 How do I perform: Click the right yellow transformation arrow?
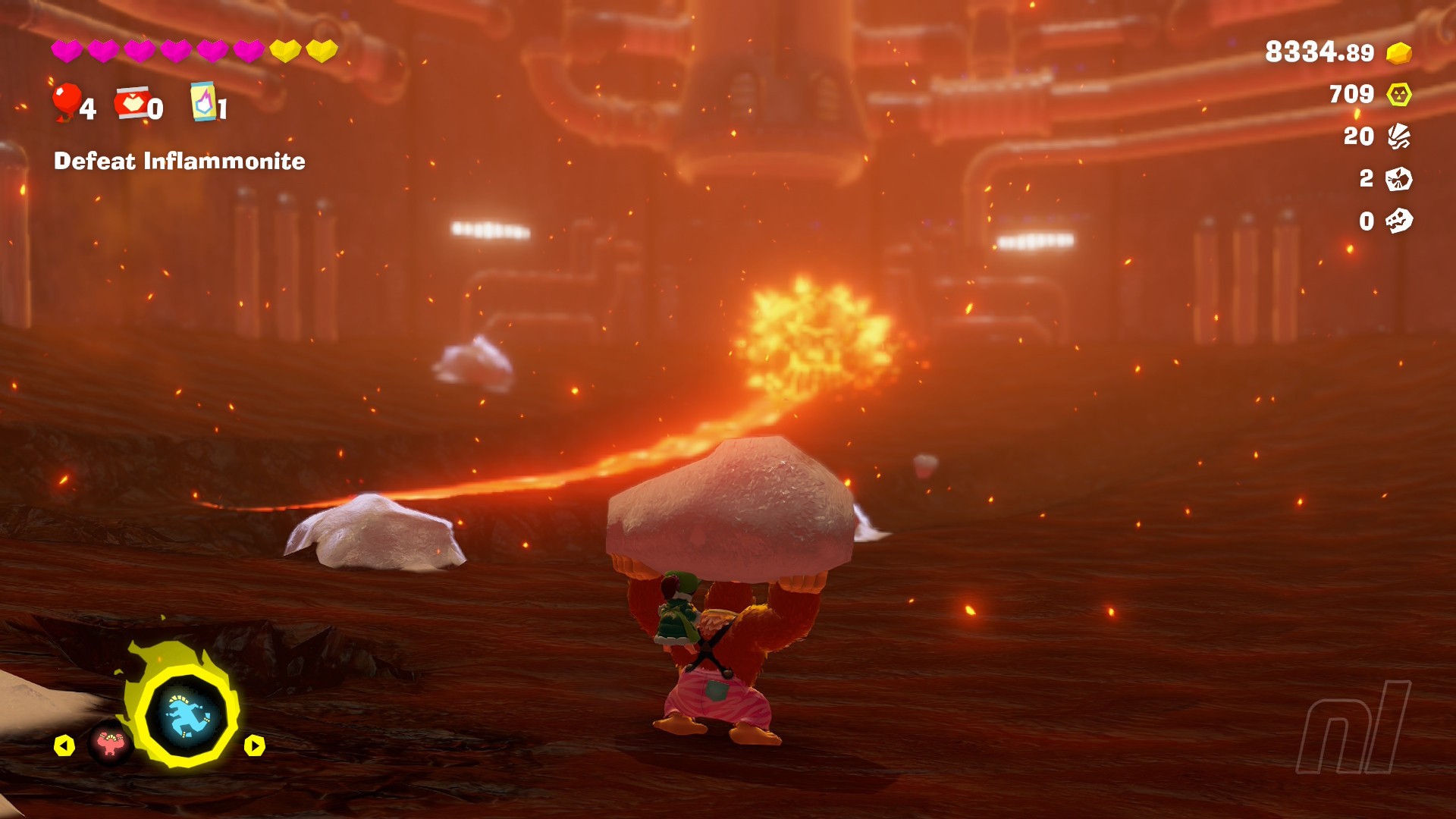click(254, 746)
